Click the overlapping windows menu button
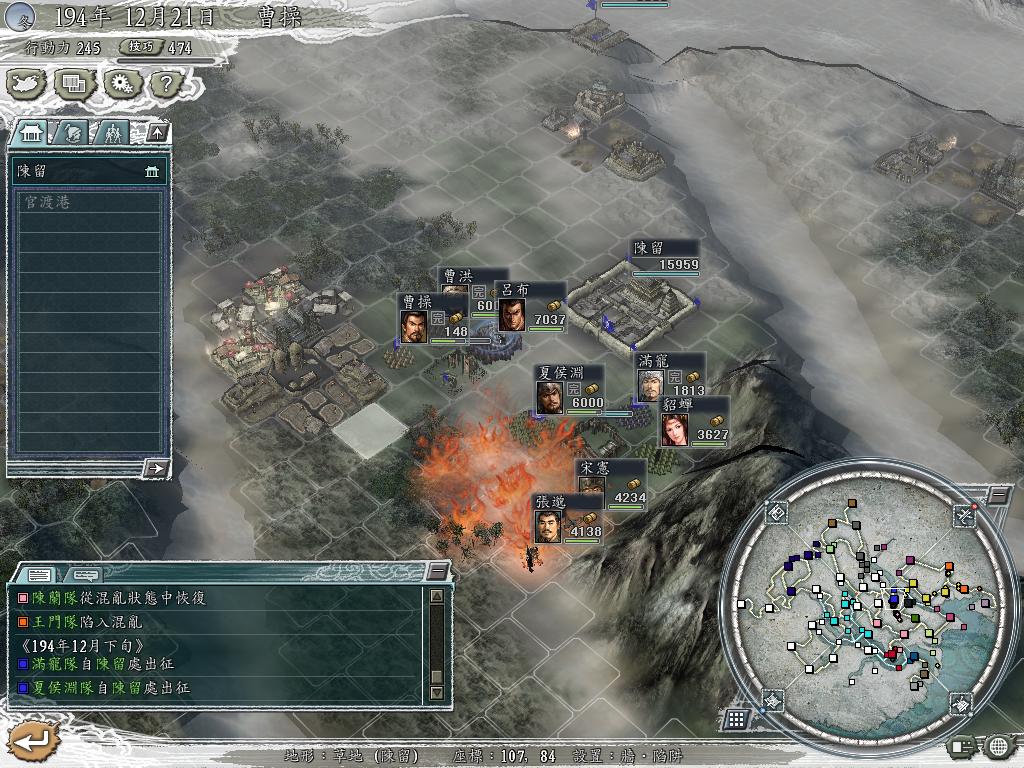Viewport: 1024px width, 768px height. click(73, 84)
